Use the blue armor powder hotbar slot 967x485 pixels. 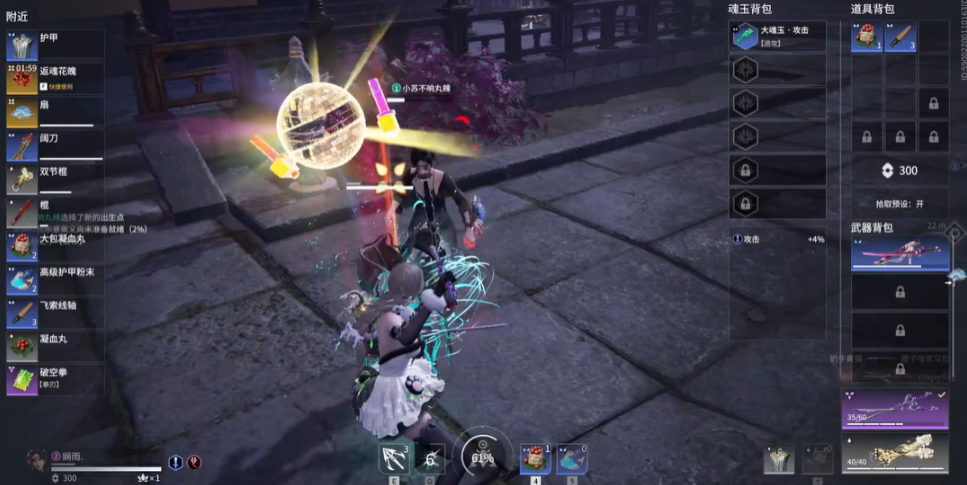pos(572,458)
